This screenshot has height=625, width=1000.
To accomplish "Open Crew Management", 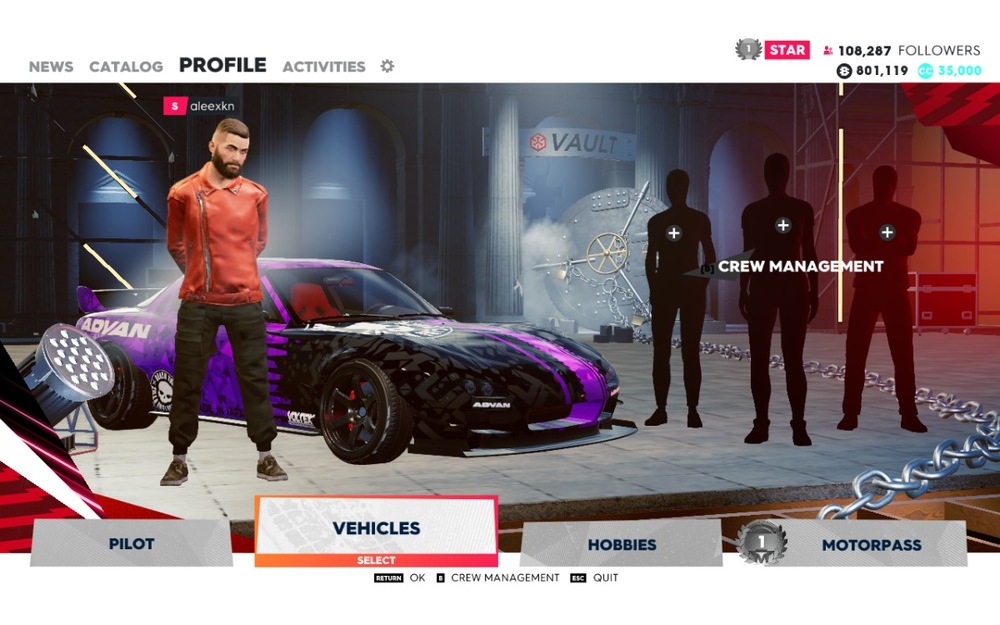I will 800,267.
